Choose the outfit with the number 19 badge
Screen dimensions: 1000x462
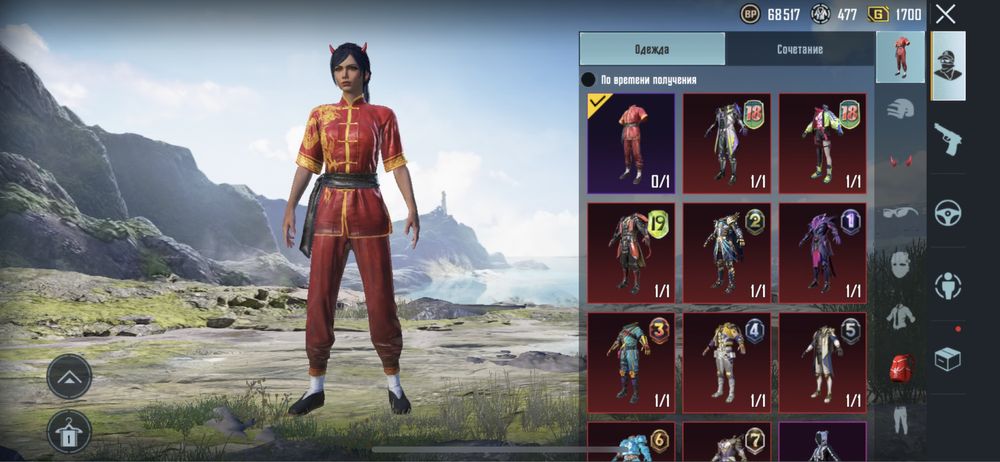(x=630, y=252)
